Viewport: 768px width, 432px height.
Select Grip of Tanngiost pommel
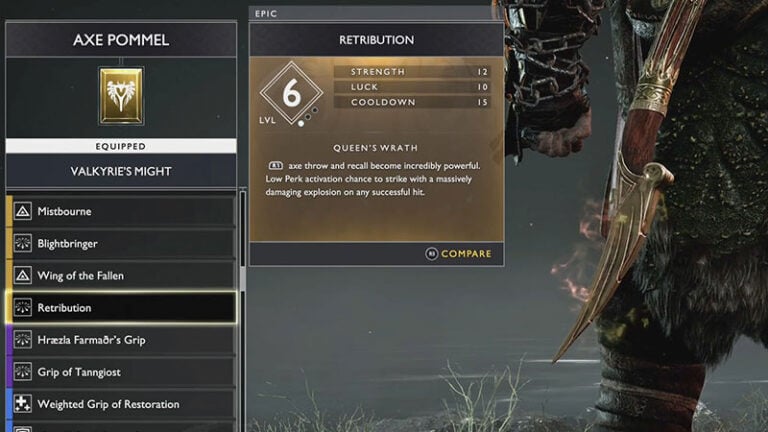[x=120, y=372]
